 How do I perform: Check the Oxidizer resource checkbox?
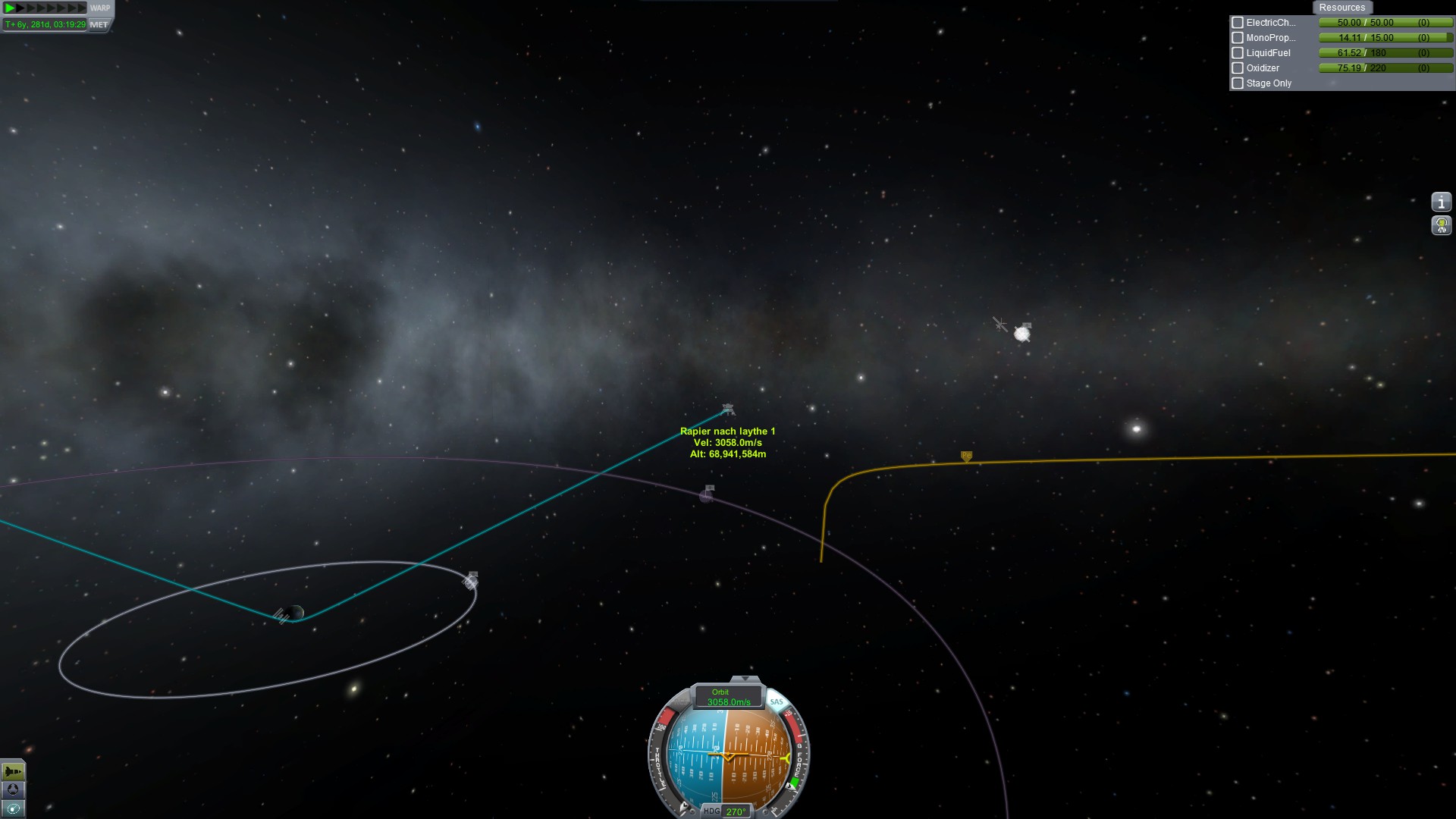pyautogui.click(x=1238, y=68)
